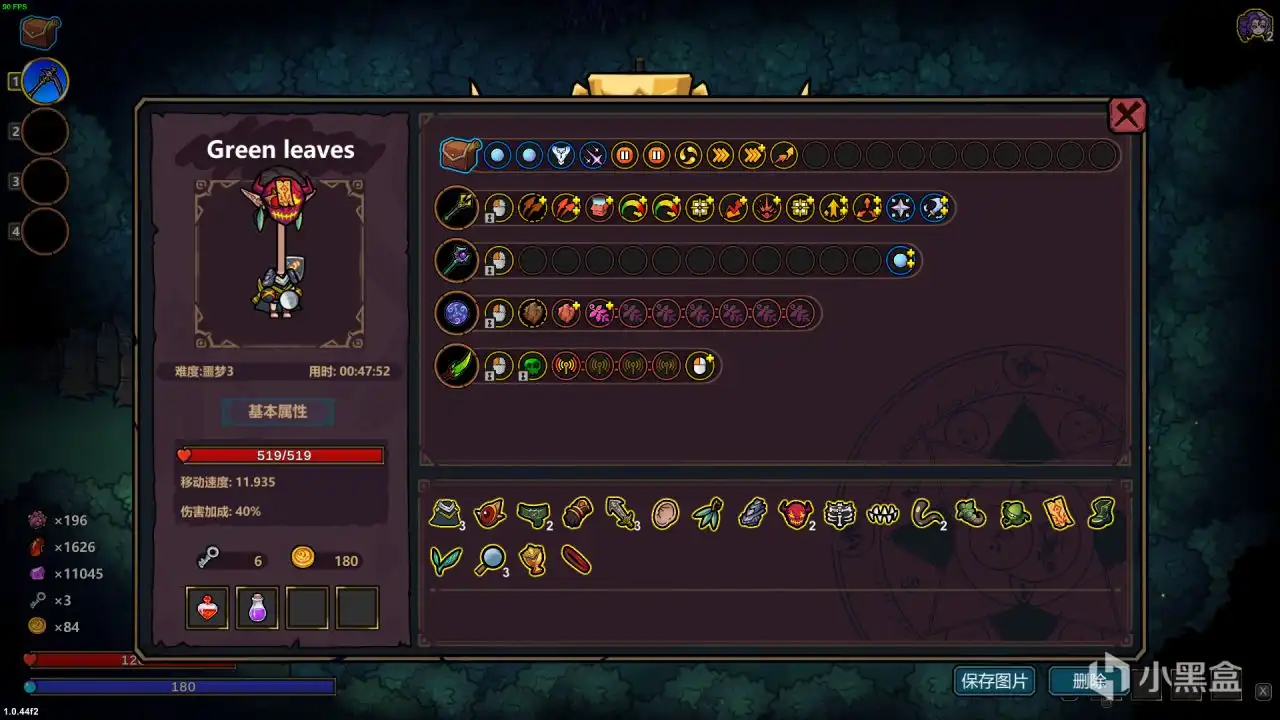Select the green skull poison upgrade icon
This screenshot has height=720, width=1280.
tap(533, 366)
